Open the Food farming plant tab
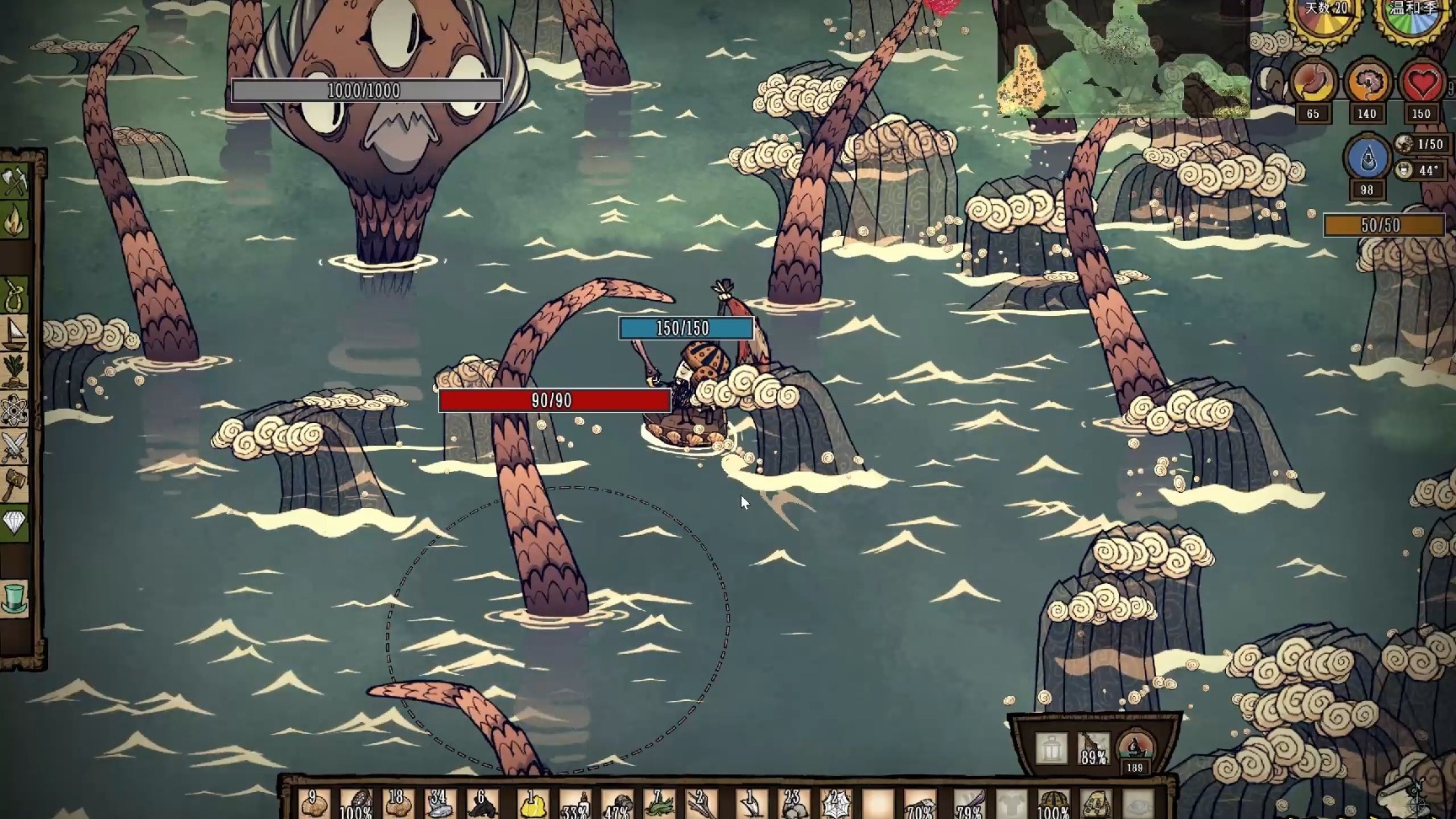1456x819 pixels. [14, 371]
